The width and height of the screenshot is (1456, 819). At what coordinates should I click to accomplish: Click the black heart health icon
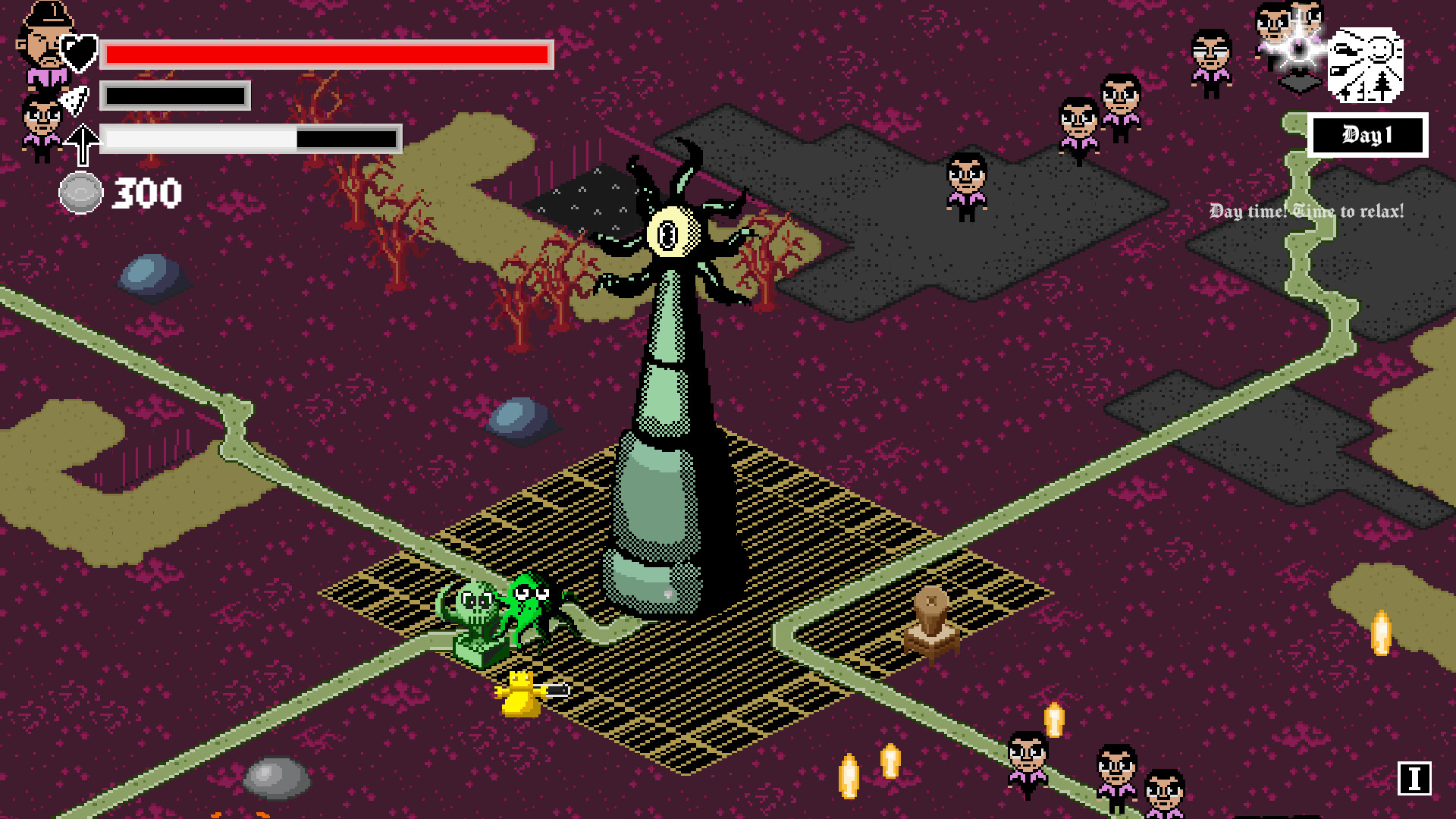coord(78,52)
